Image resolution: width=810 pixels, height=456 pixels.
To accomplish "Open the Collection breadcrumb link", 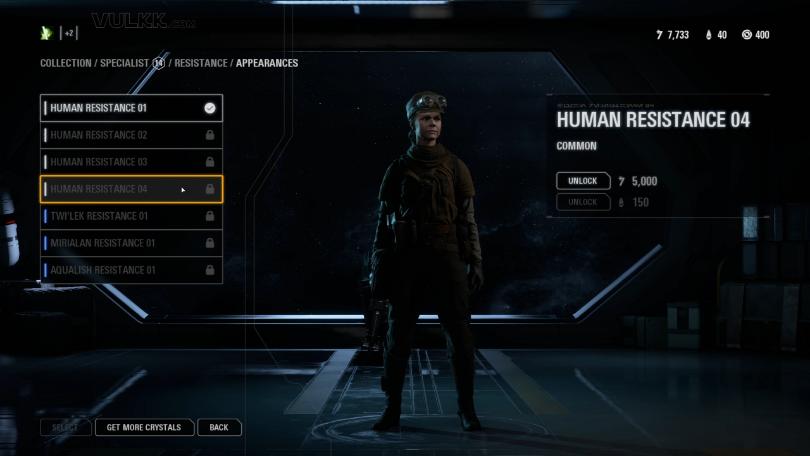I will point(65,63).
